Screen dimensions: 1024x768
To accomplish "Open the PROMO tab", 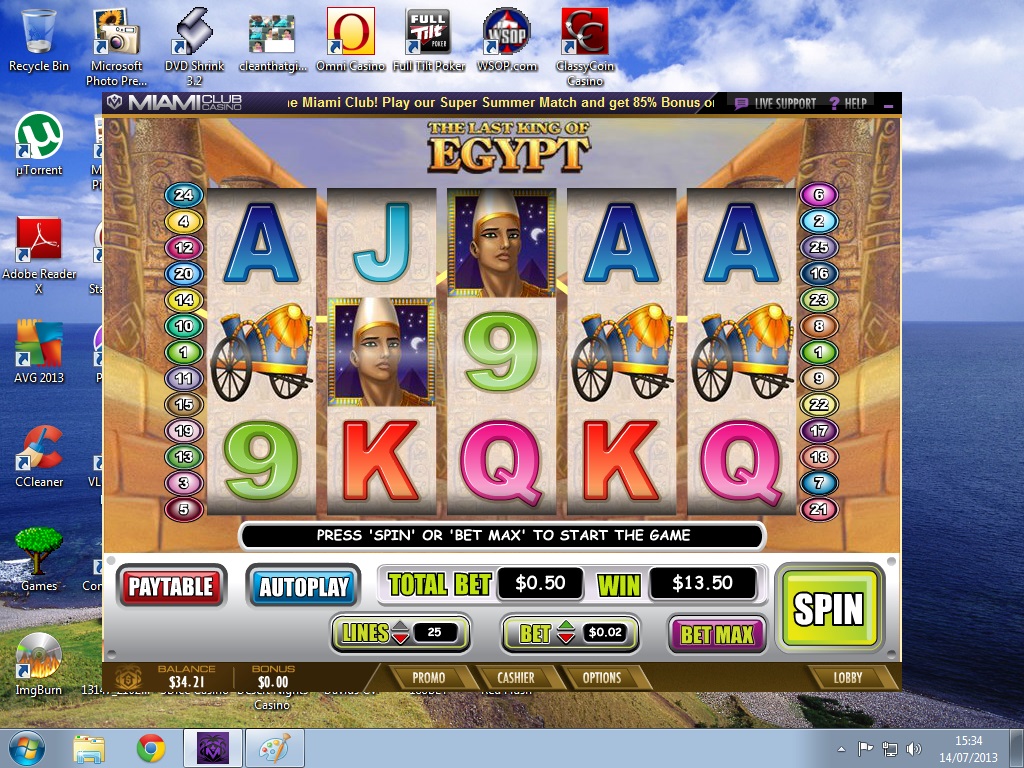I will [x=429, y=677].
